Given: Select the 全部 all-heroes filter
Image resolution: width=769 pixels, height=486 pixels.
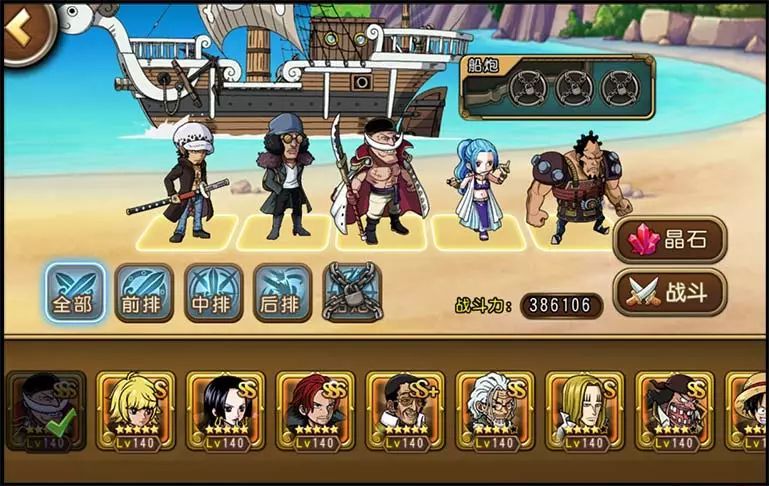Looking at the screenshot, I should pos(75,292).
